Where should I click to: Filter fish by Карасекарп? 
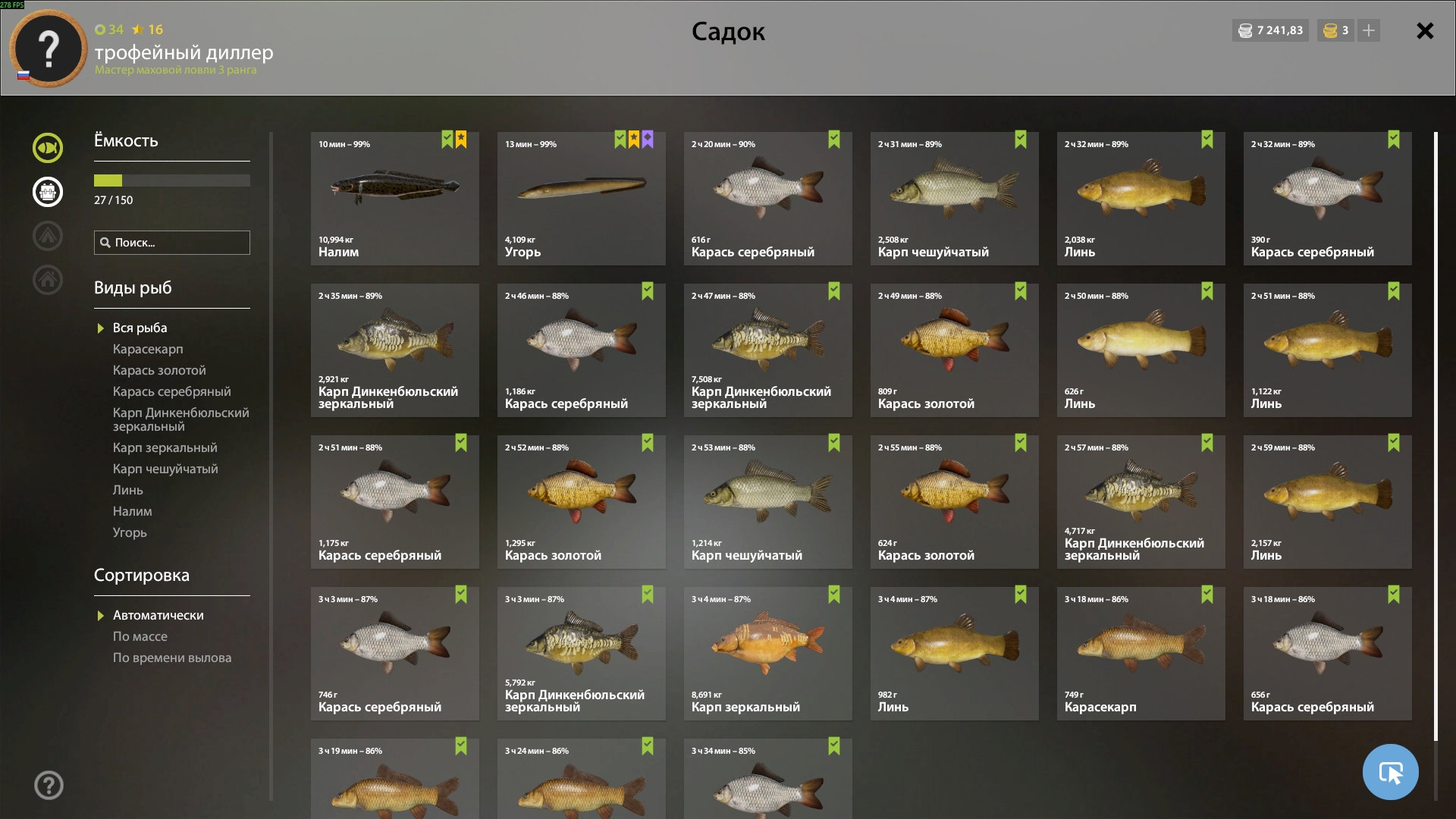coord(148,349)
